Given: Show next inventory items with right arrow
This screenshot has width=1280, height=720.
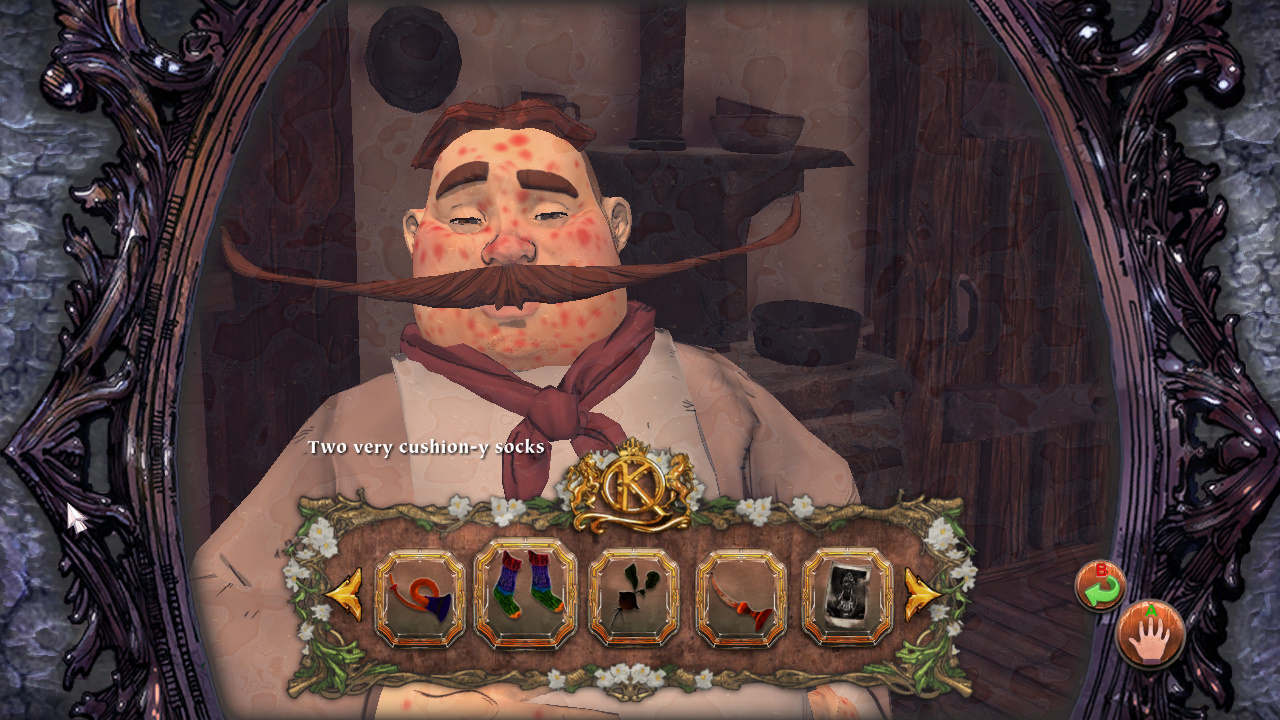Looking at the screenshot, I should coord(922,595).
